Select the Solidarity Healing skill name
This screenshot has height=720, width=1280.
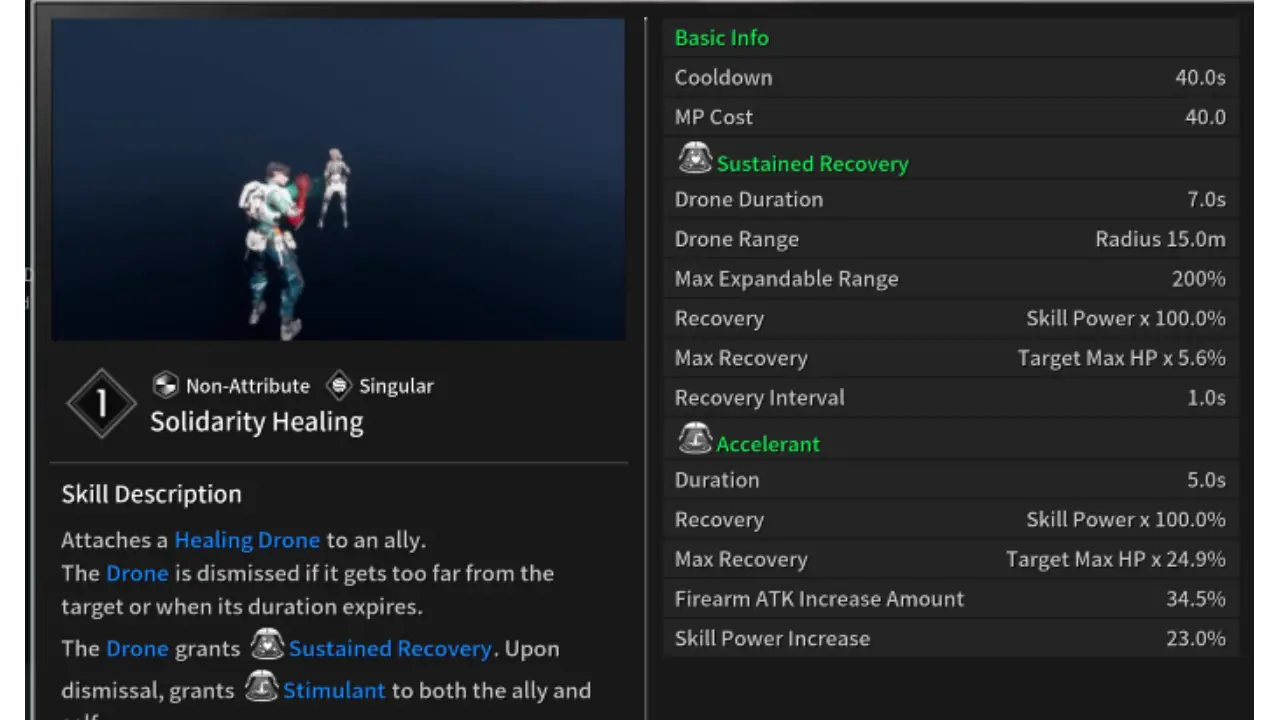(x=256, y=421)
